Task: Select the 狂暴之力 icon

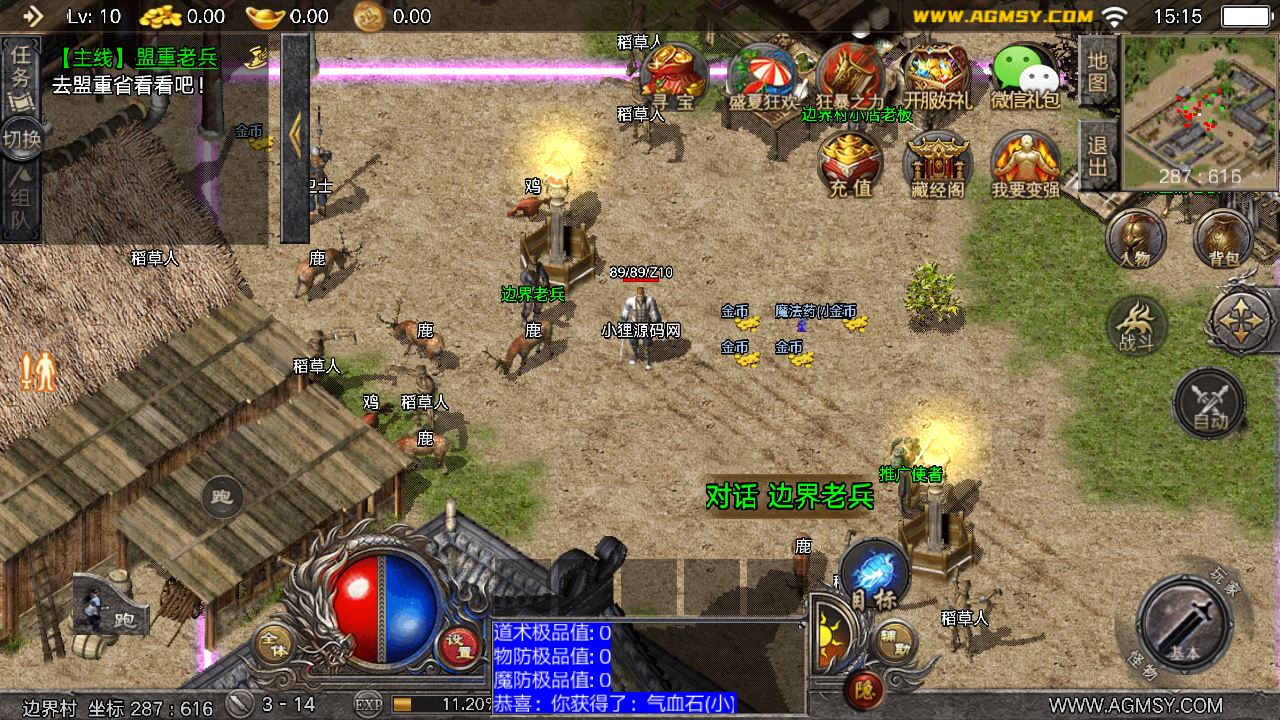Action: click(850, 75)
